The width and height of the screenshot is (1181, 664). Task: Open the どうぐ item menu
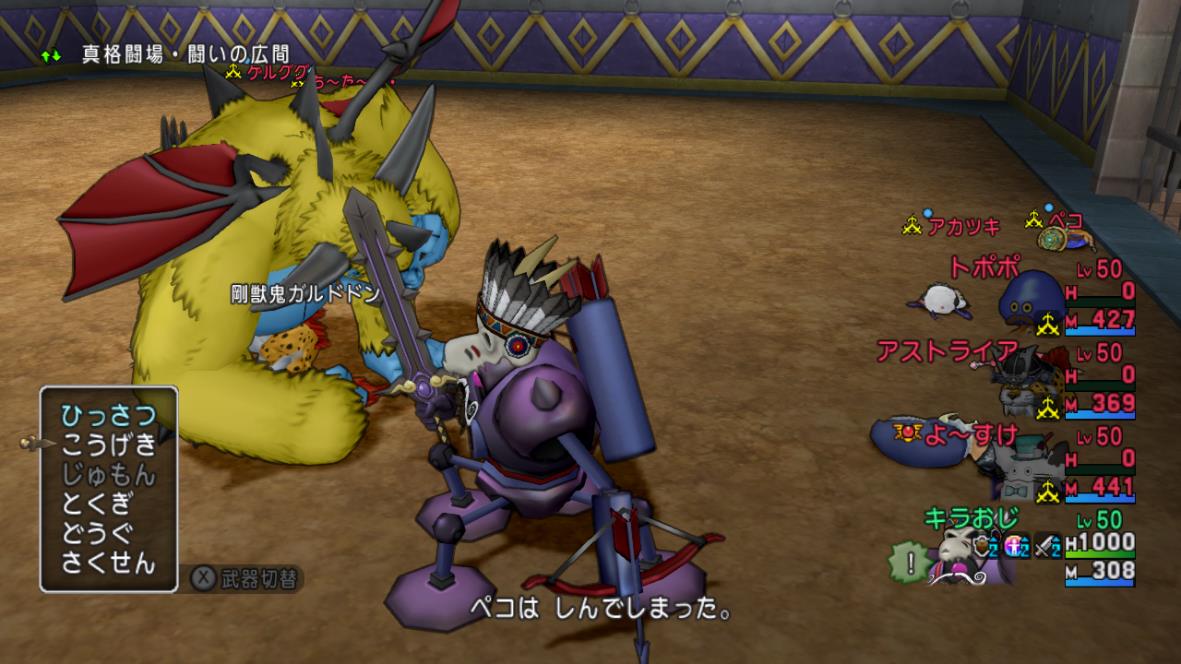[x=96, y=532]
